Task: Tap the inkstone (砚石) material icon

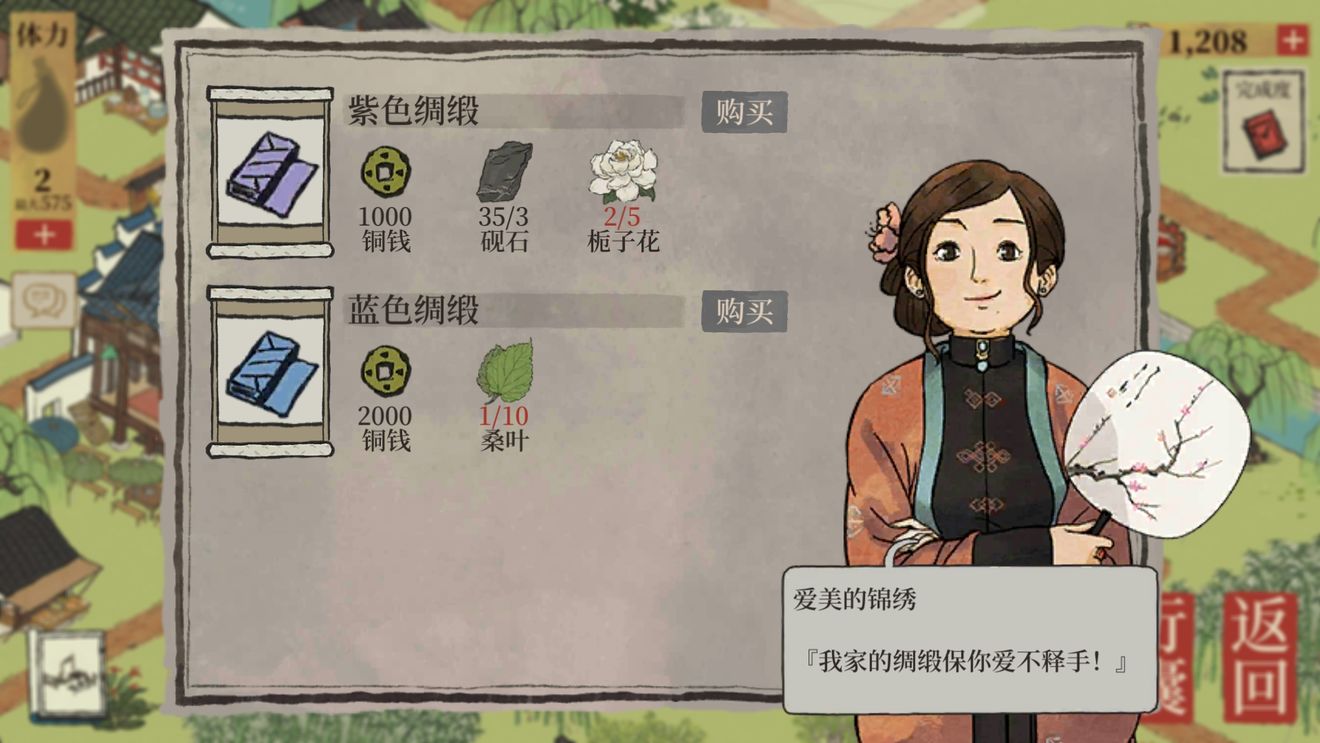Action: pos(504,172)
